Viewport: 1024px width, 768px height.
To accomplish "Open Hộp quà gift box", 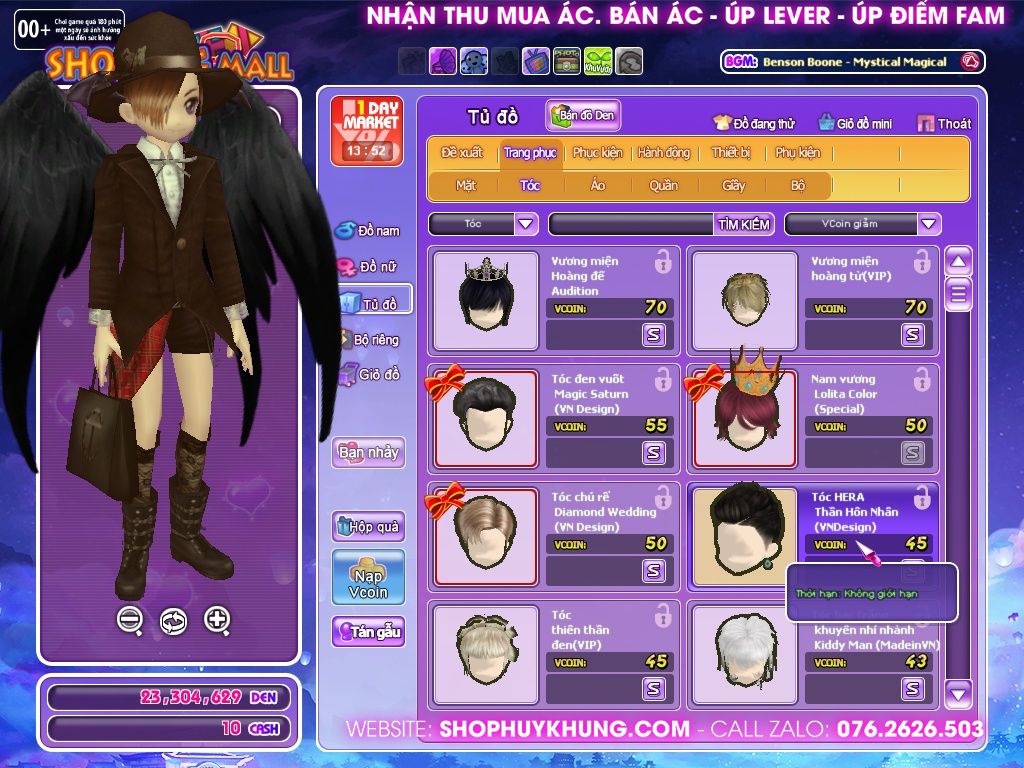I will point(368,526).
